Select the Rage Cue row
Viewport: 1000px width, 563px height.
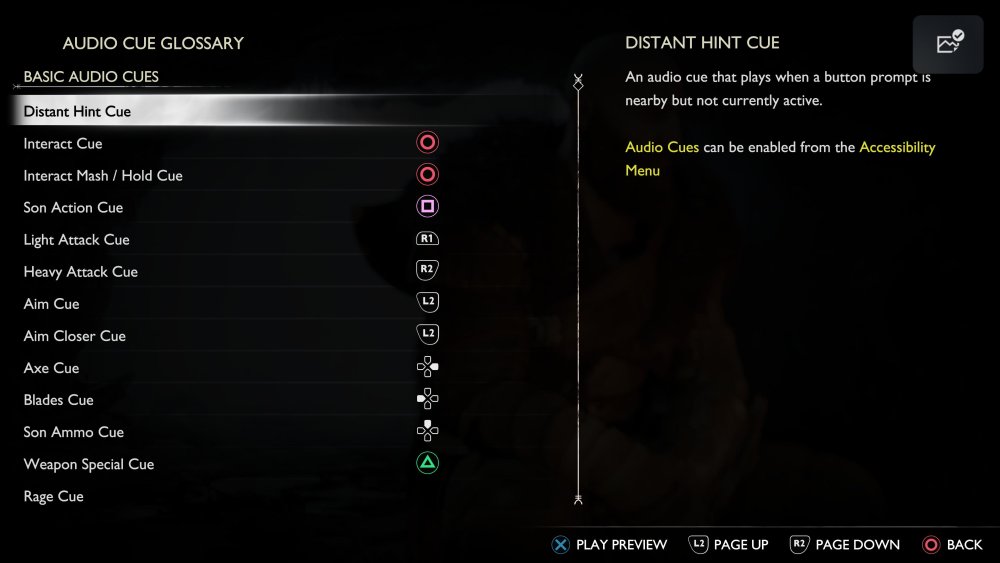pos(53,495)
